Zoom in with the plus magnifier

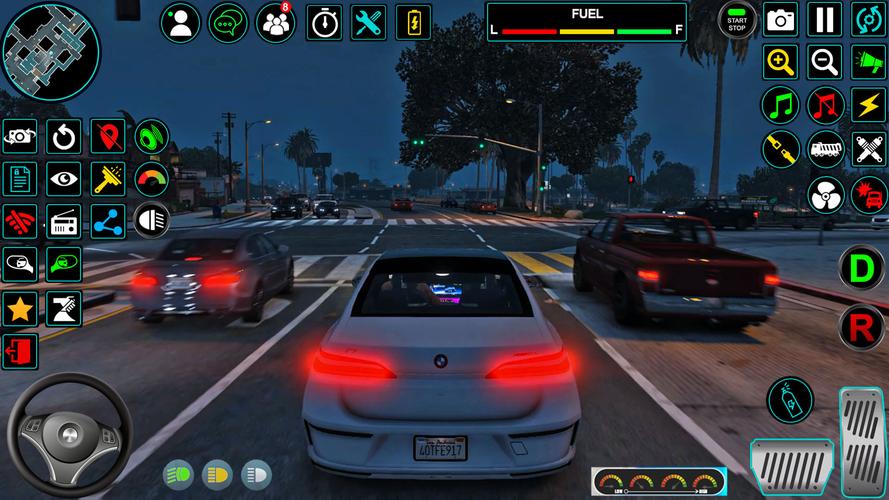(780, 62)
